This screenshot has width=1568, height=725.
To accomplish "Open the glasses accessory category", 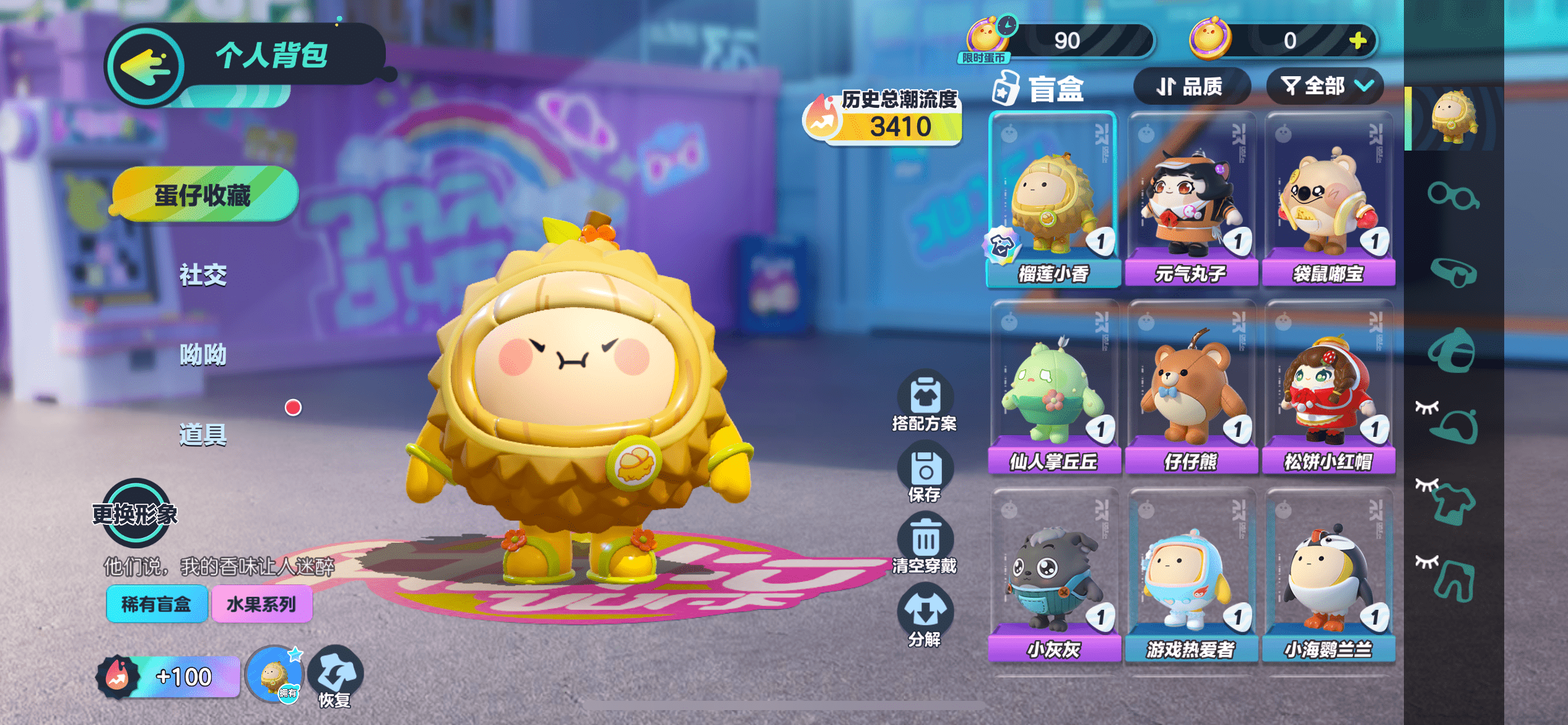I will (1453, 196).
